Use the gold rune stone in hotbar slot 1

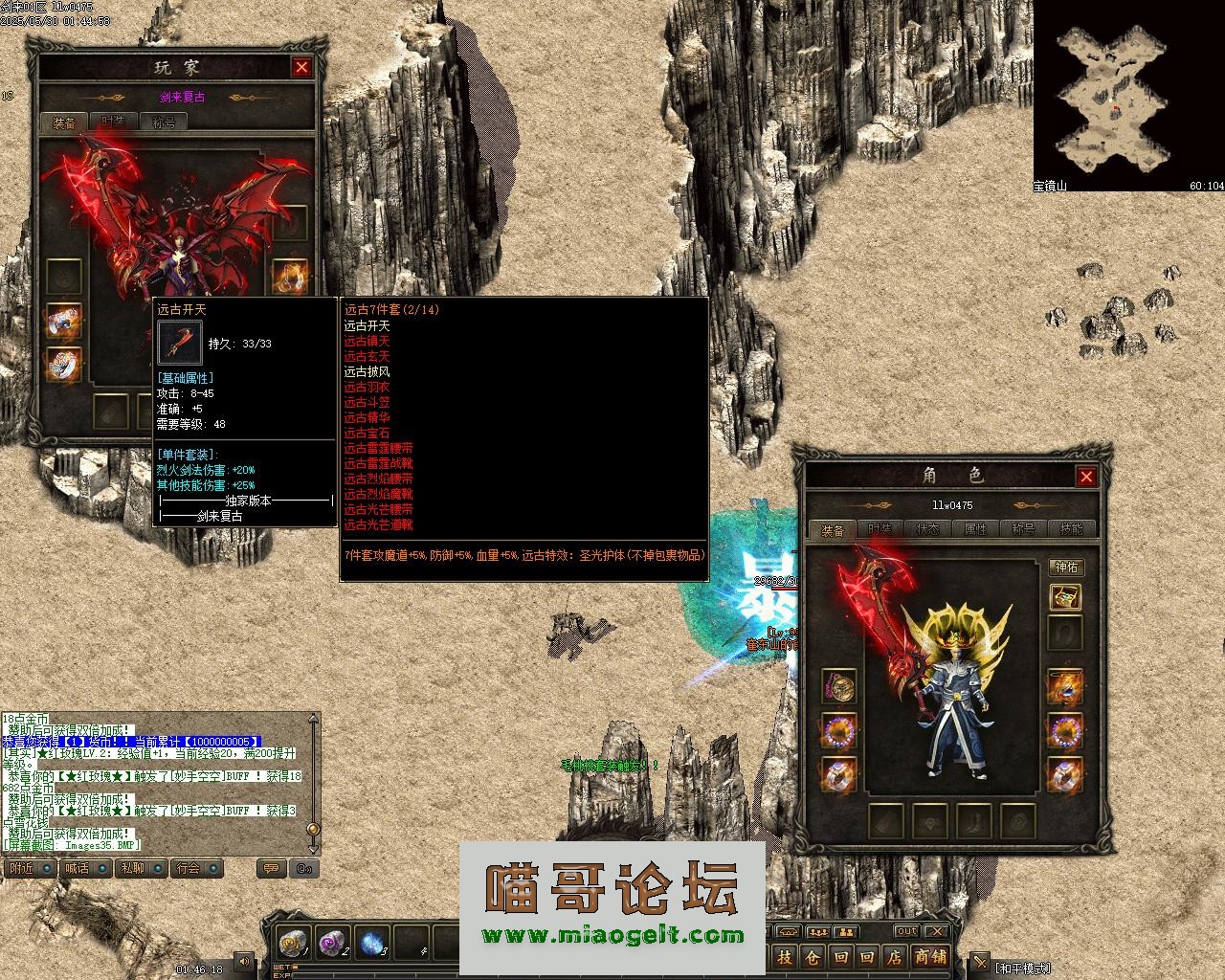pyautogui.click(x=292, y=944)
